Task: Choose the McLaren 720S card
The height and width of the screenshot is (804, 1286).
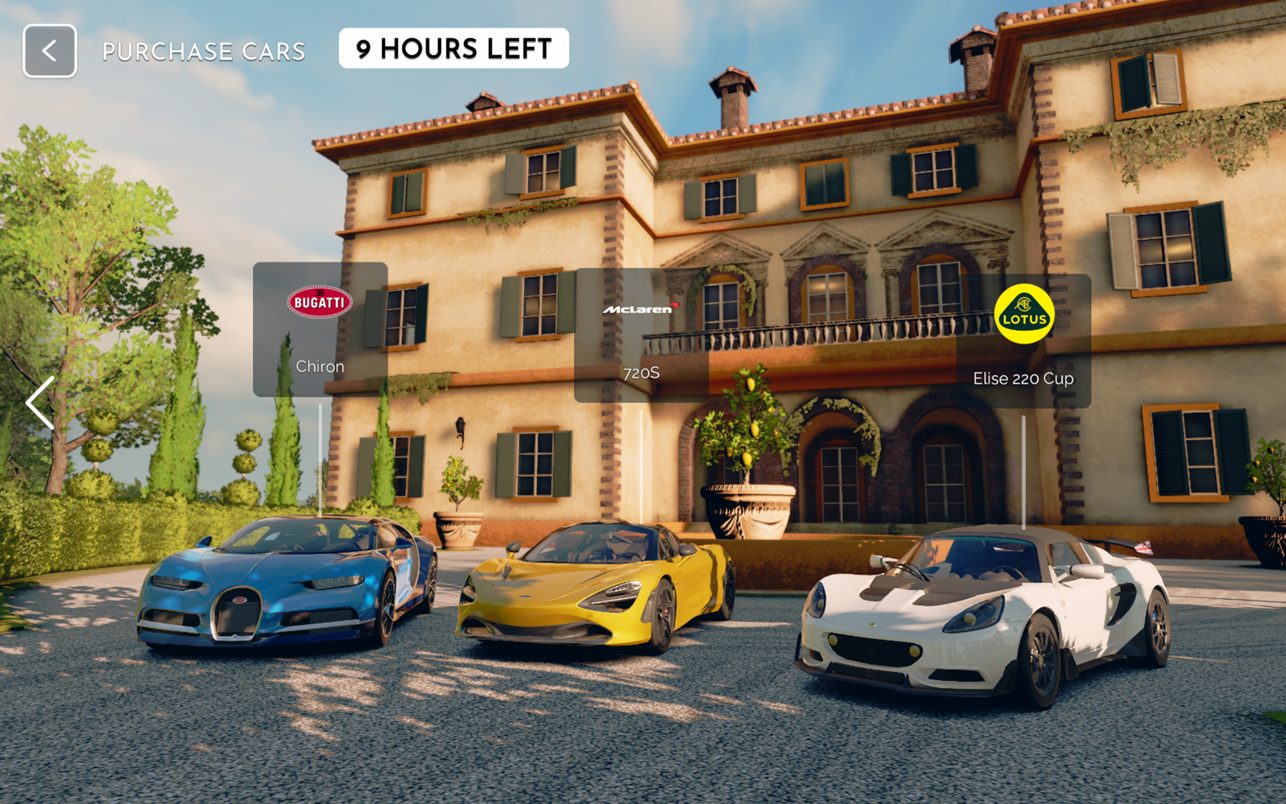Action: [x=641, y=336]
